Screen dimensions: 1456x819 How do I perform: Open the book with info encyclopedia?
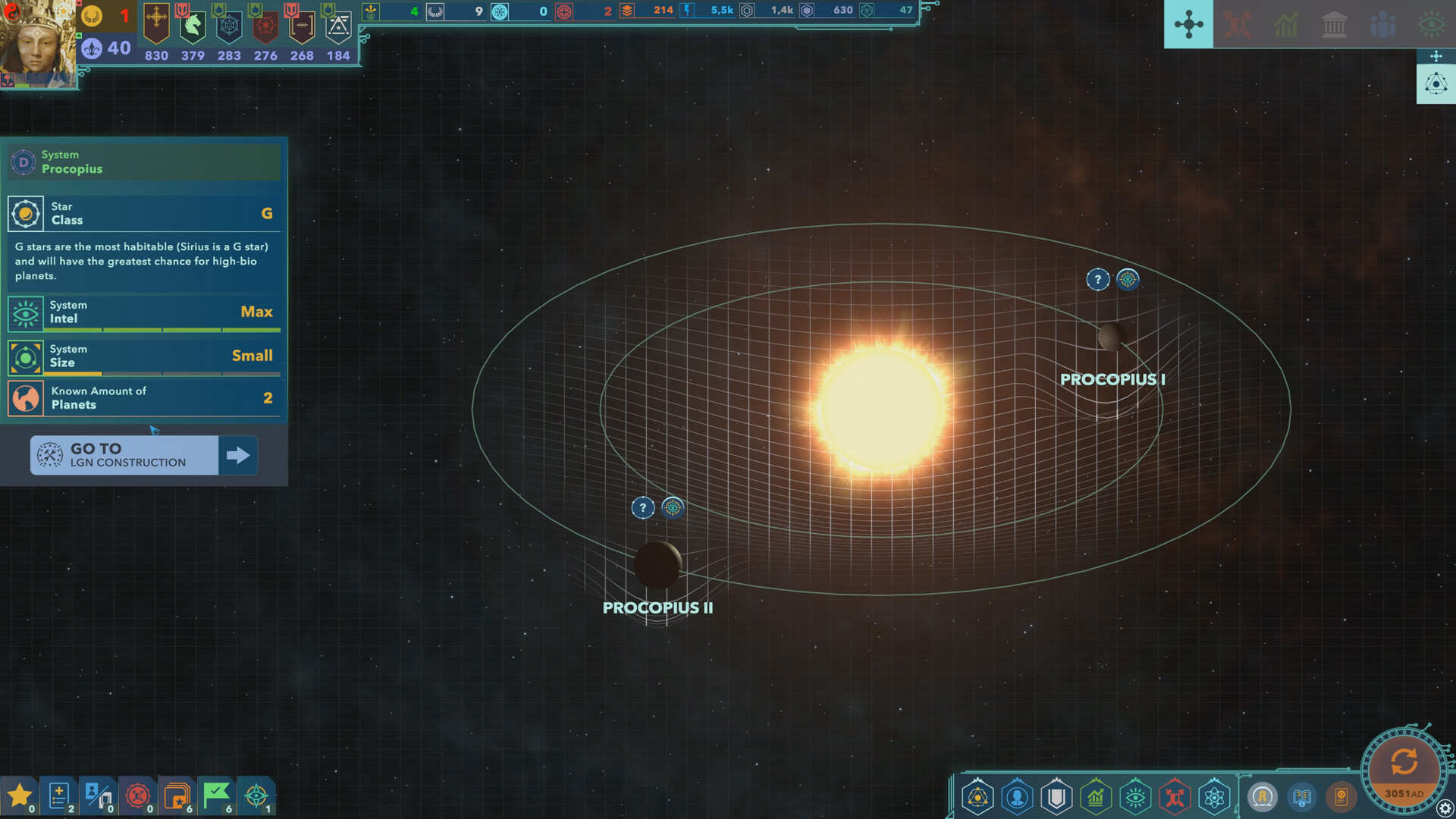tap(1302, 798)
